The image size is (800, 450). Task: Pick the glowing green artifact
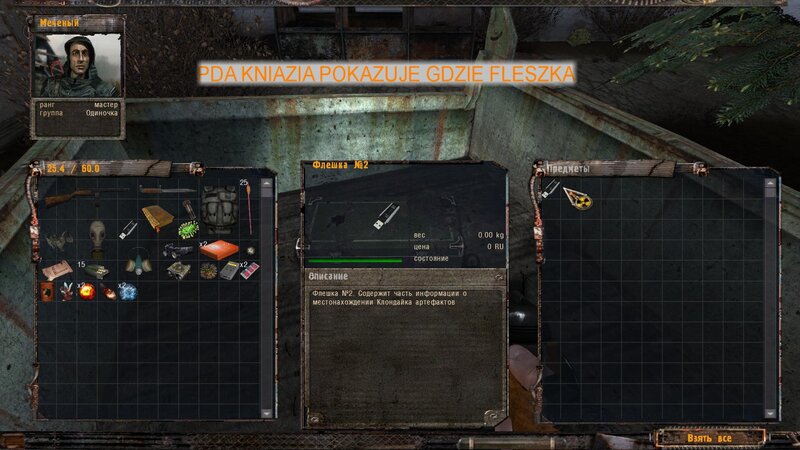click(187, 231)
